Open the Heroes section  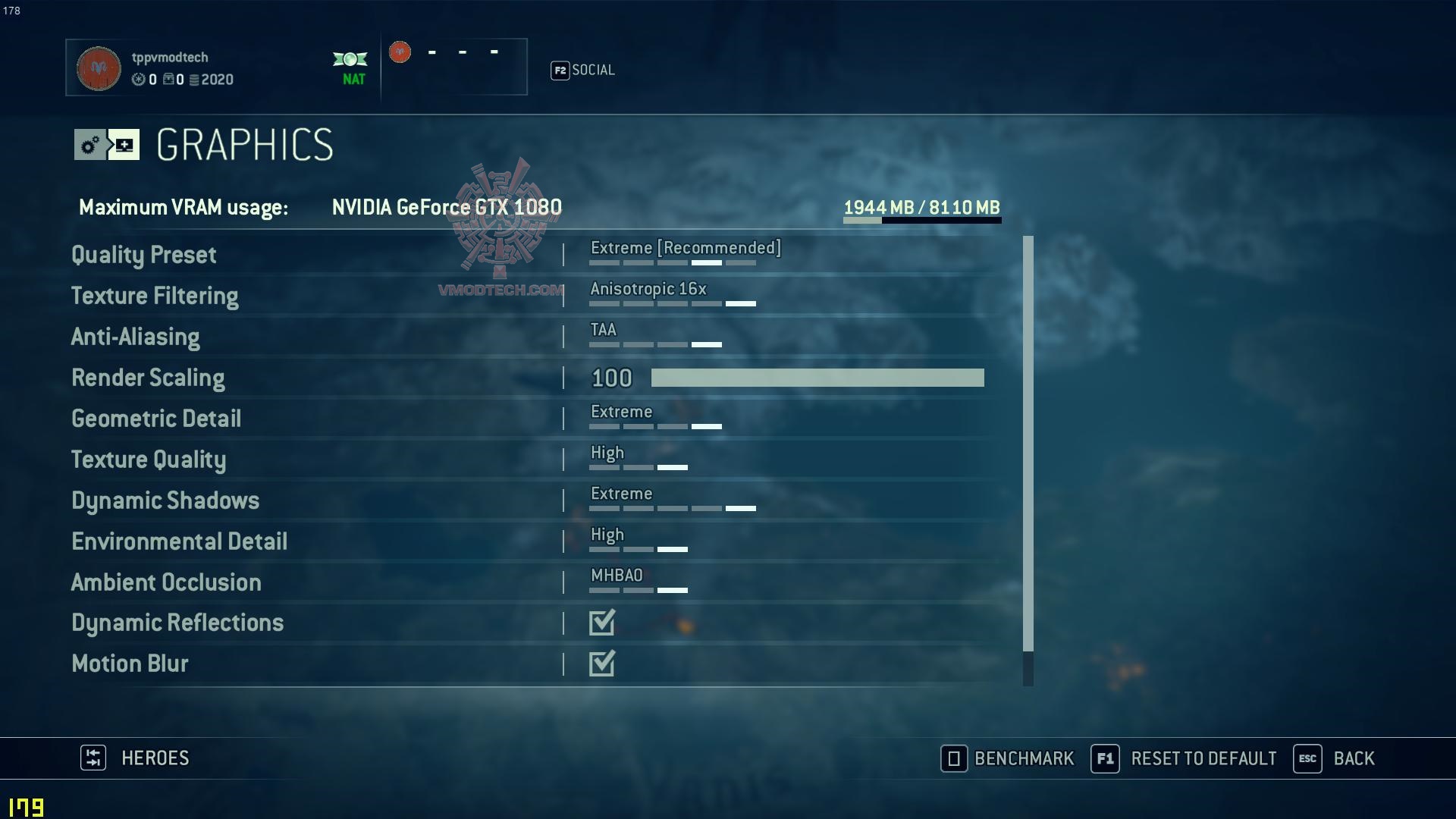[135, 758]
